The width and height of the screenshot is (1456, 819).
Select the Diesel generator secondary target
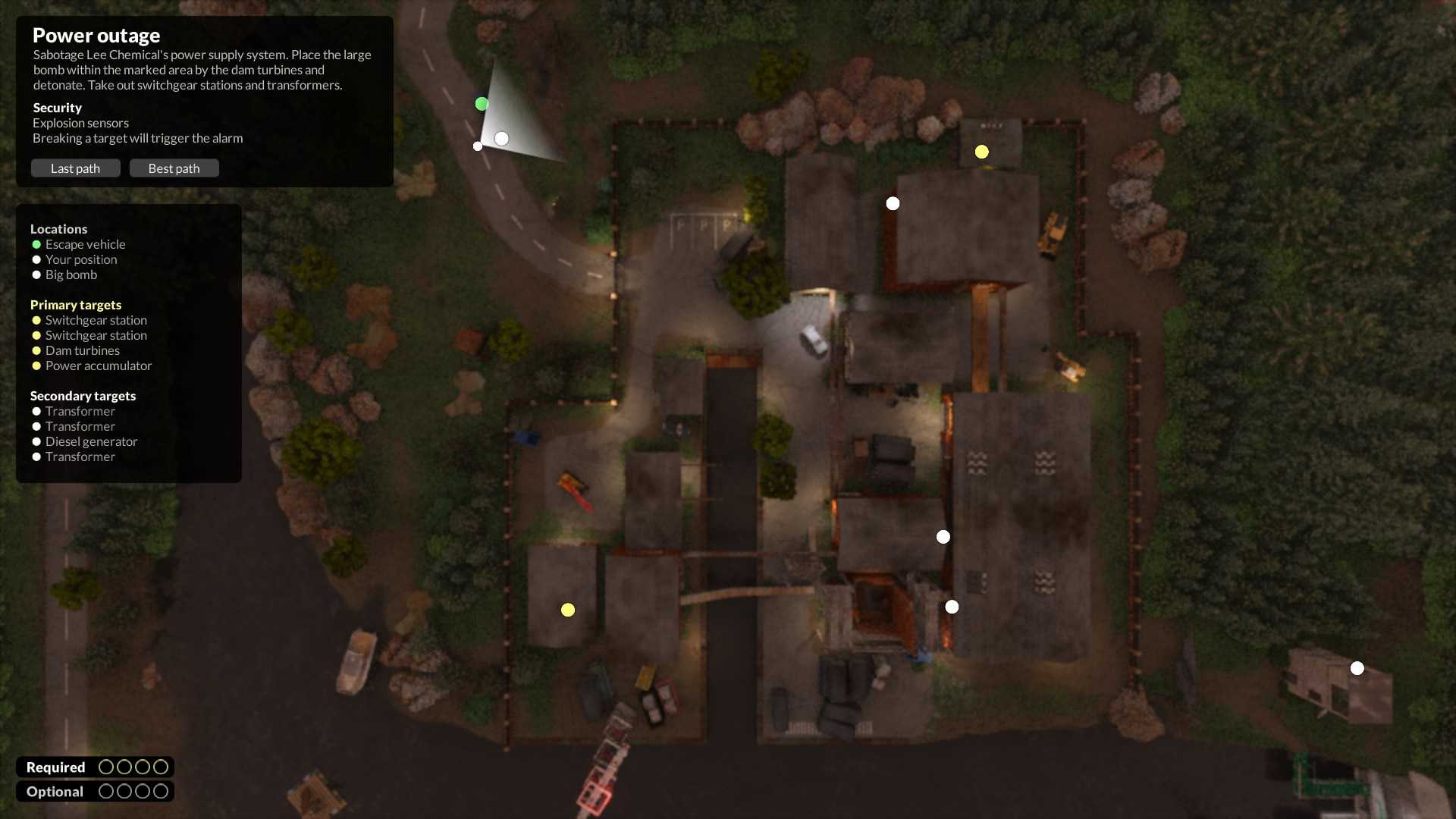point(91,441)
